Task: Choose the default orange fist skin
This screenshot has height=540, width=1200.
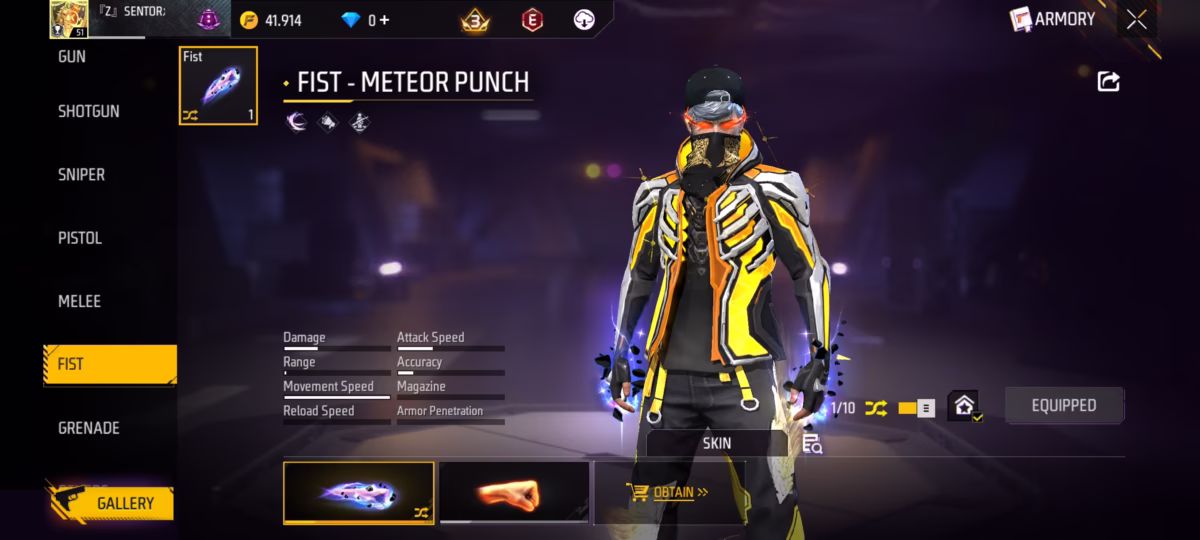Action: [514, 492]
